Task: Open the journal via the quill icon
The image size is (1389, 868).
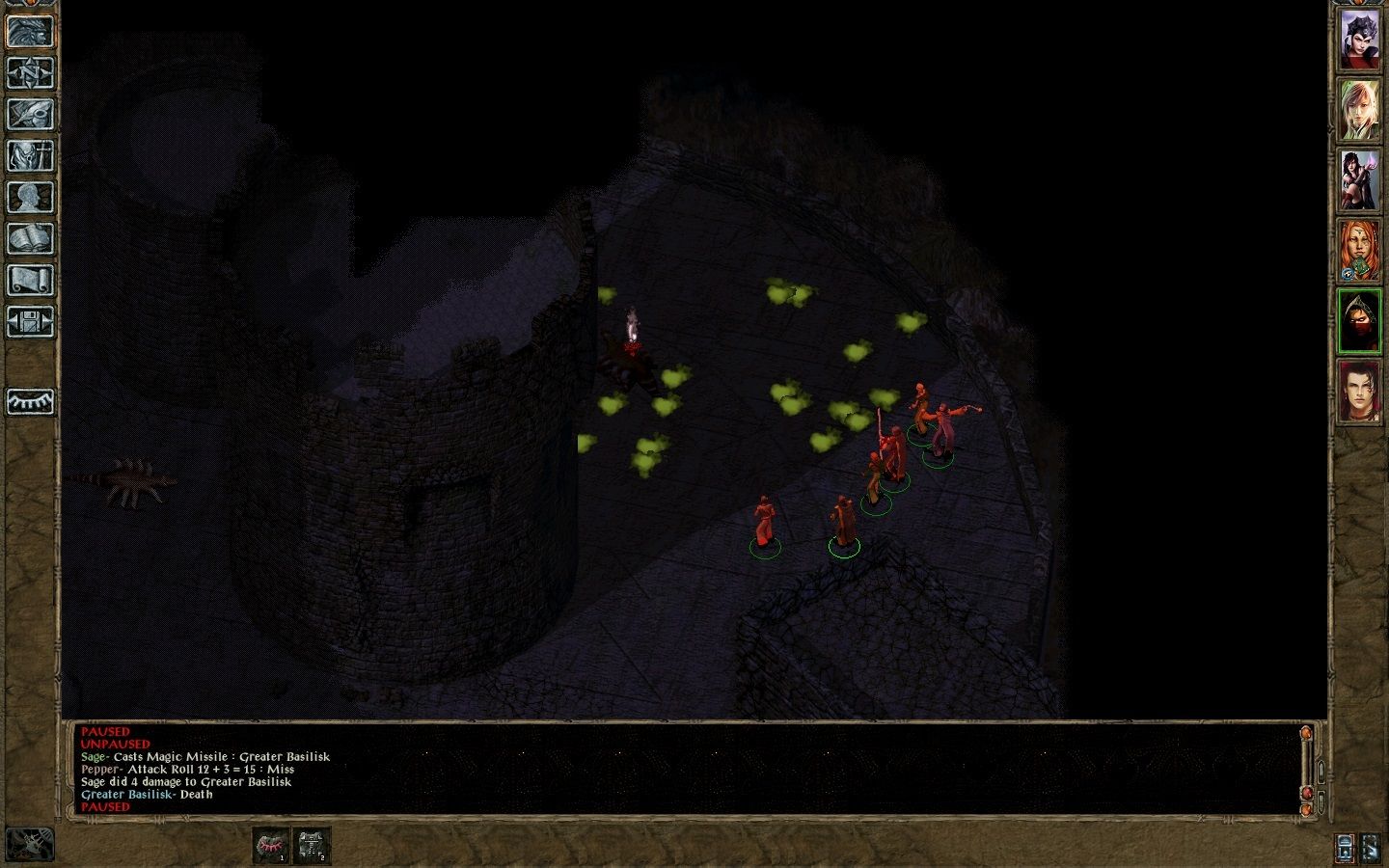Action: pyautogui.click(x=30, y=114)
